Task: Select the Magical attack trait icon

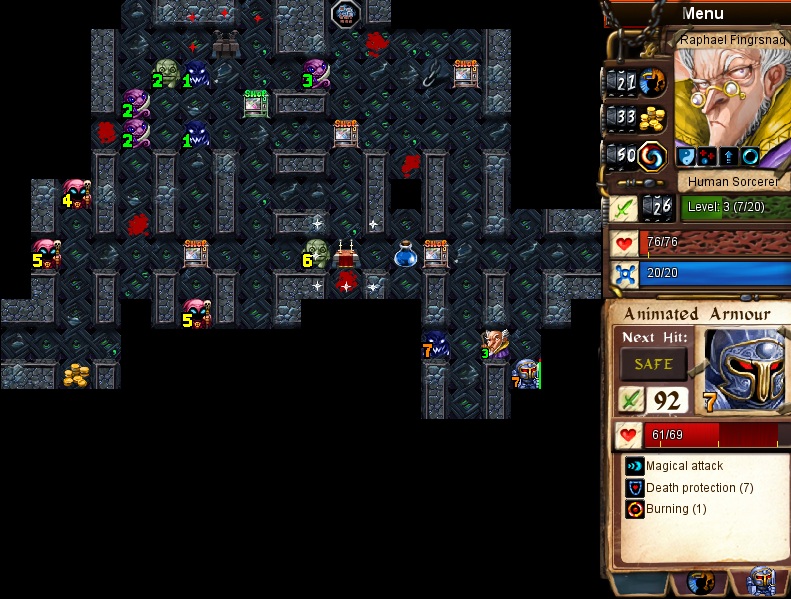Action: coord(634,466)
